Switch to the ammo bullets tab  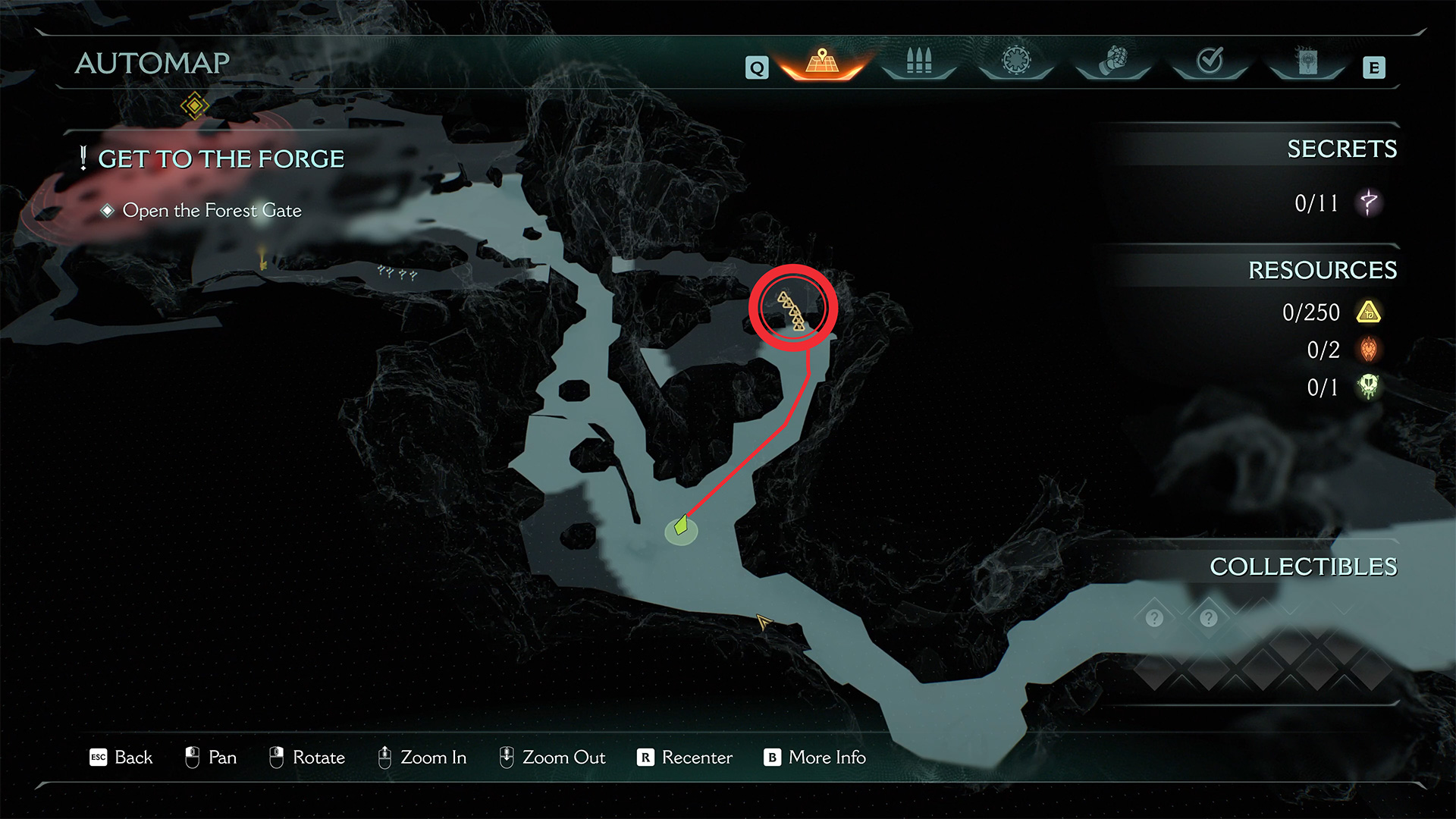pos(918,61)
